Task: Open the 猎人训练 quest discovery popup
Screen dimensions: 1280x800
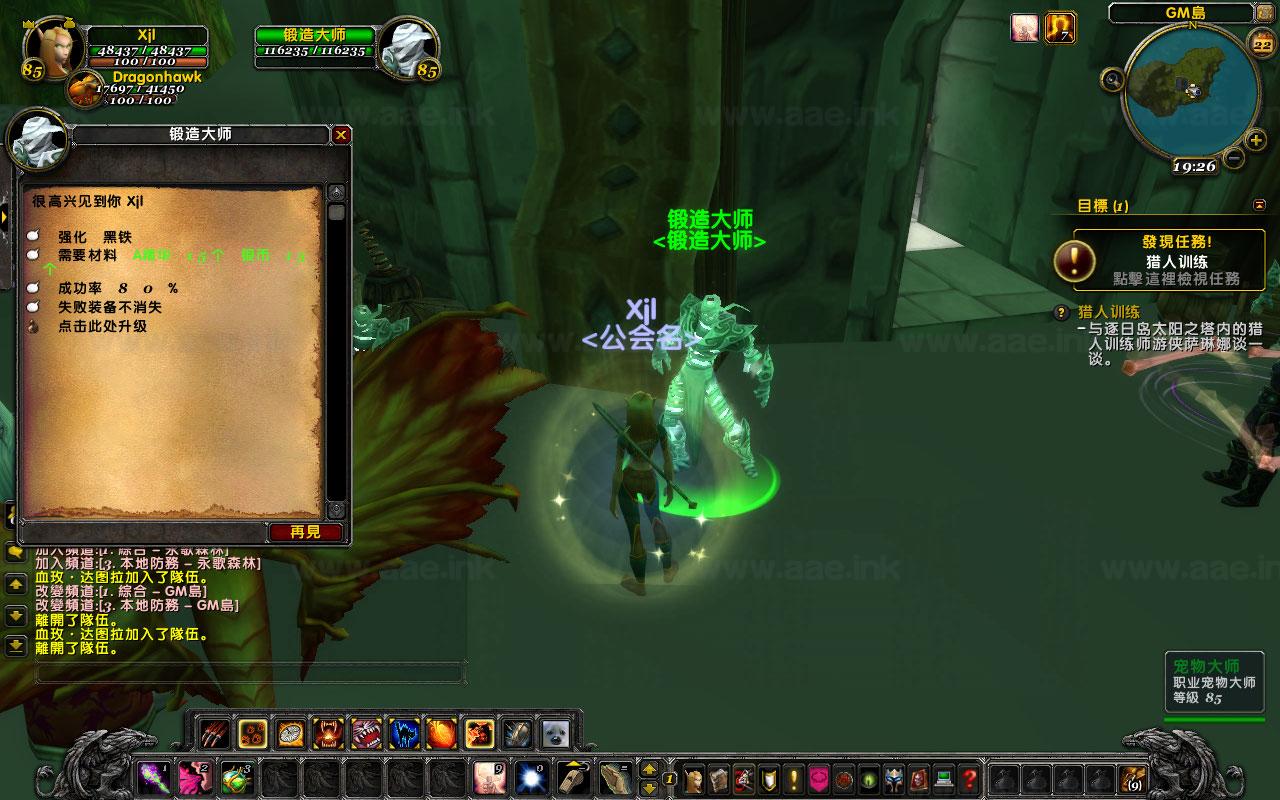Action: [x=1167, y=260]
